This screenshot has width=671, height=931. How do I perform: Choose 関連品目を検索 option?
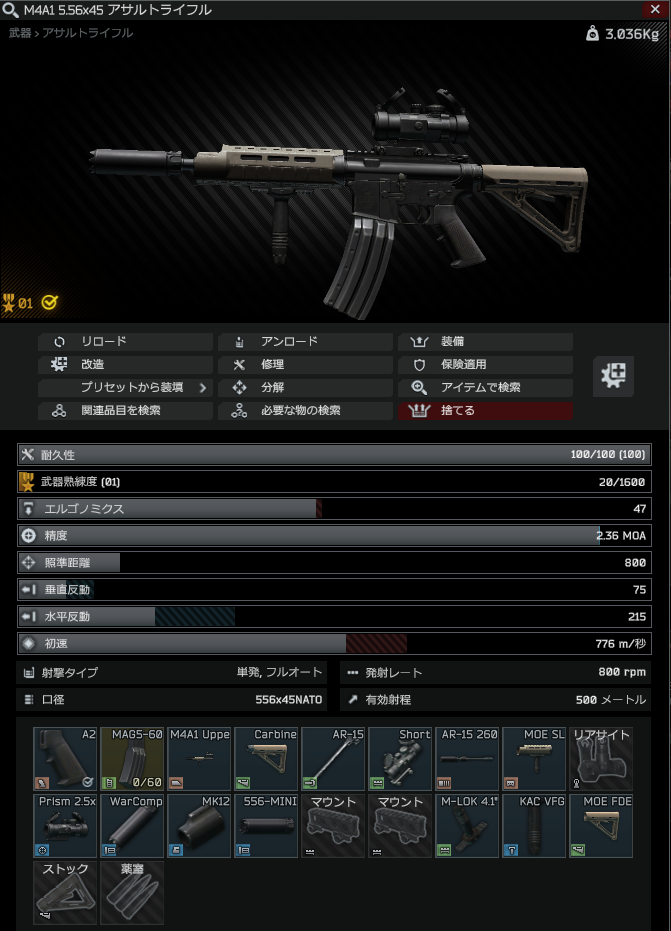(x=125, y=410)
